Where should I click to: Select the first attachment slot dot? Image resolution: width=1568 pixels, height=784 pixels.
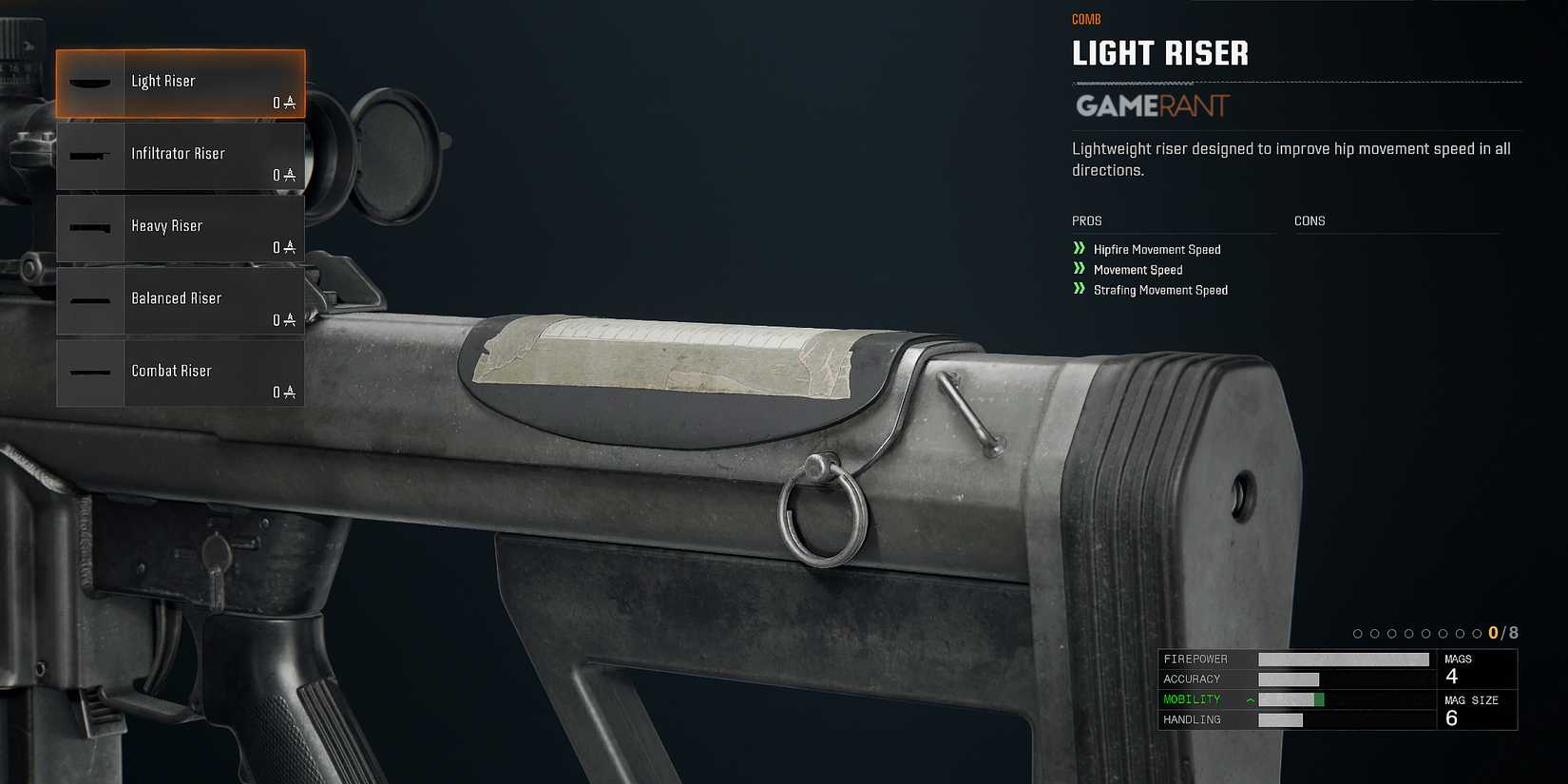tap(1357, 631)
